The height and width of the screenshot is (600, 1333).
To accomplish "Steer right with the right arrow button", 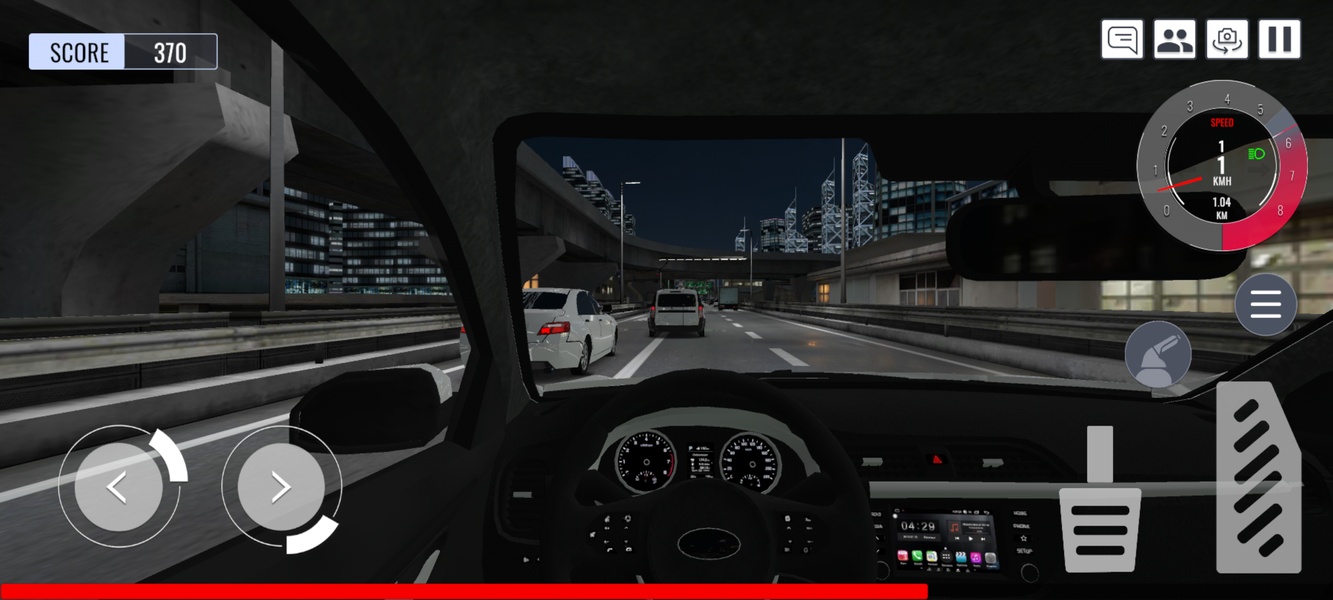I will pyautogui.click(x=281, y=487).
